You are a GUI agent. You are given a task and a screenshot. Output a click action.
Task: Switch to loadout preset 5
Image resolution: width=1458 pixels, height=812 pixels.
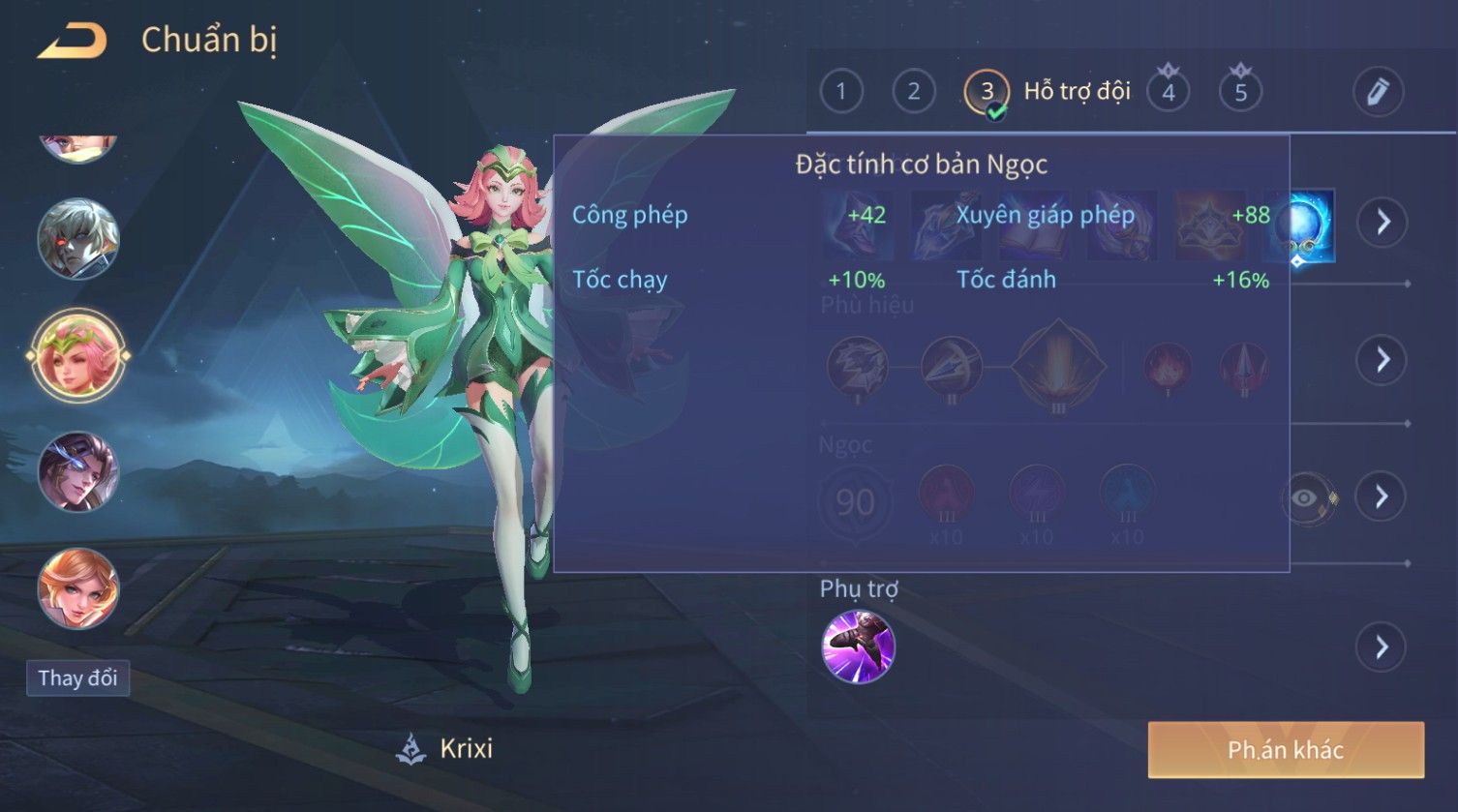coord(1240,92)
